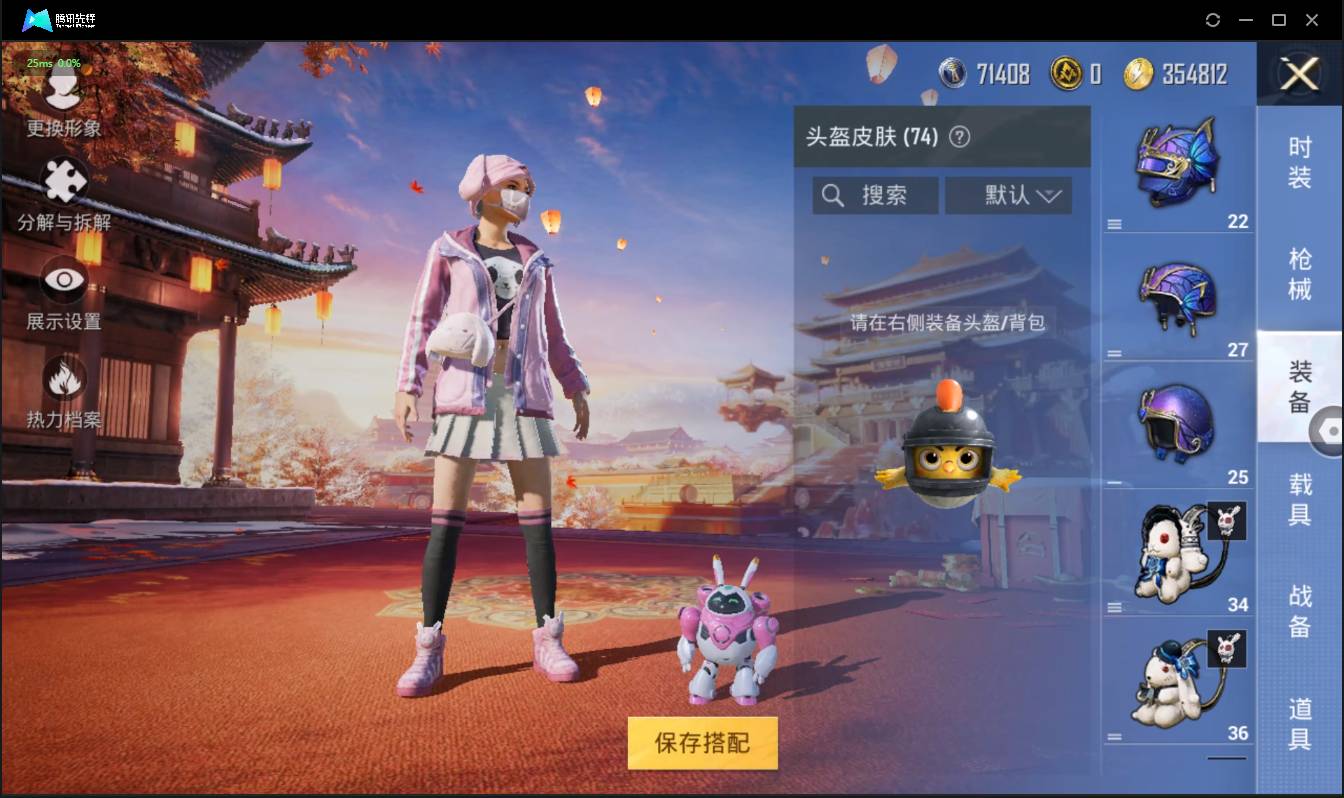Select the butterfly helmet skin marked 22
Screen dimensions: 1344x798
coord(1178,165)
